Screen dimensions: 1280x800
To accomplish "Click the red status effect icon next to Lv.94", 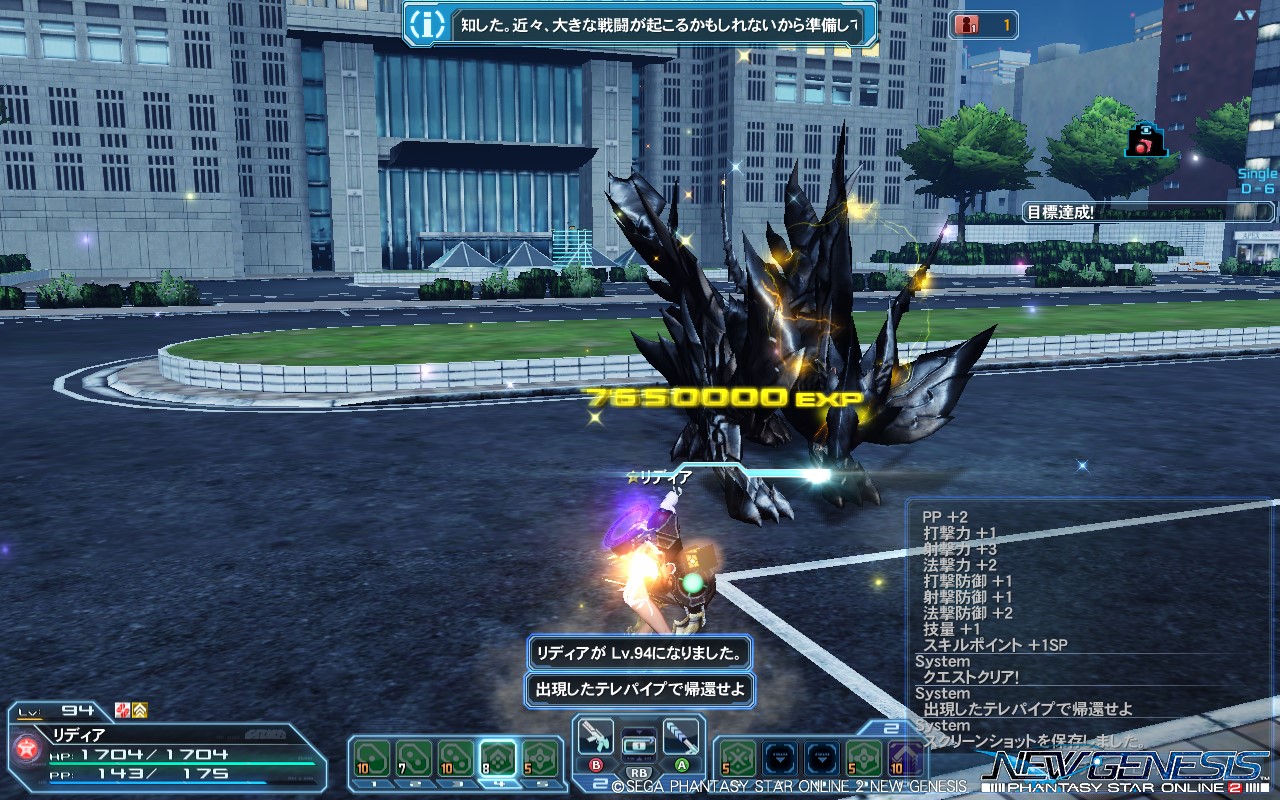I will (x=122, y=711).
